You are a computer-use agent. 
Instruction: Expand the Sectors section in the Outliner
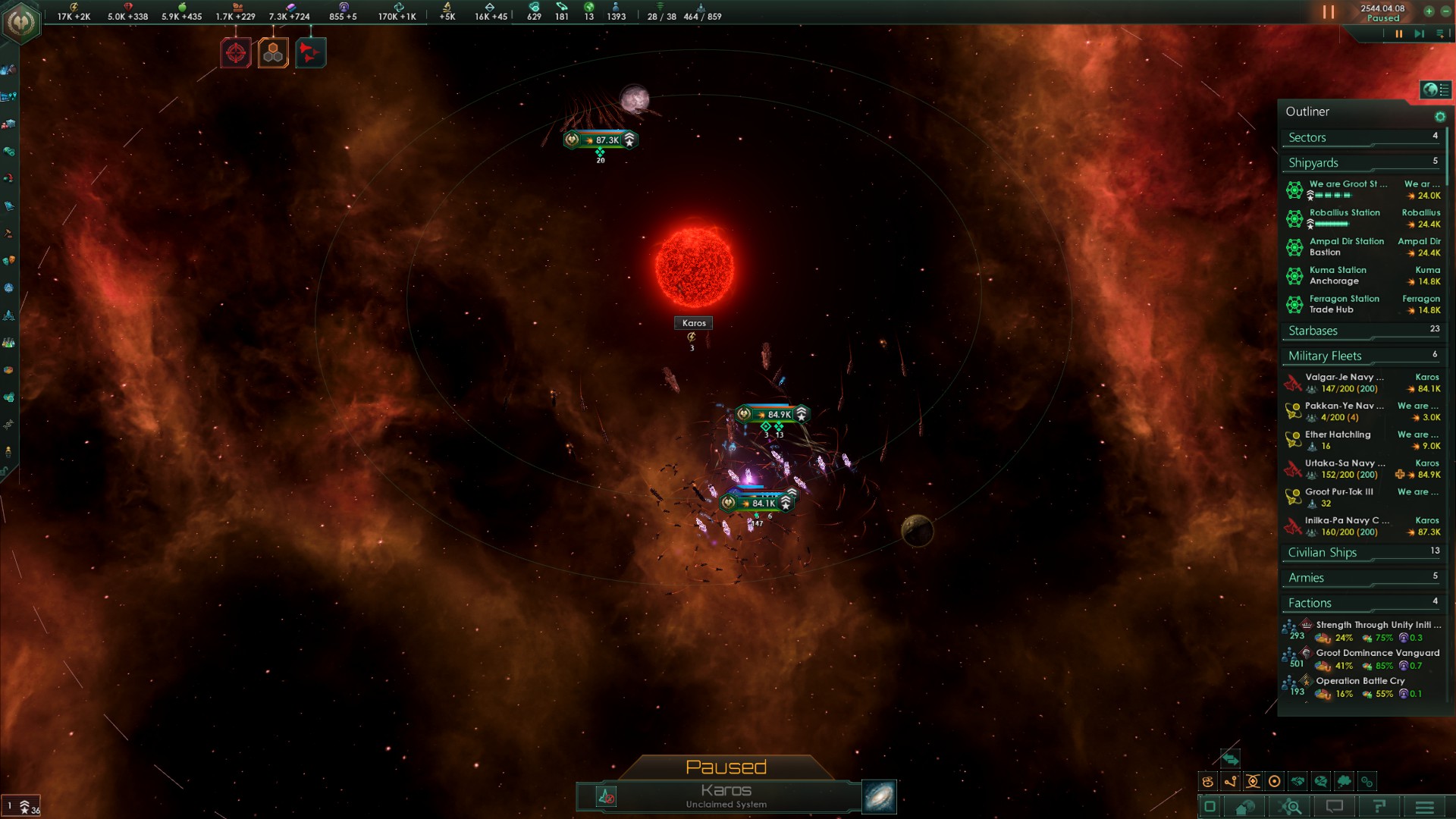[x=1362, y=138]
